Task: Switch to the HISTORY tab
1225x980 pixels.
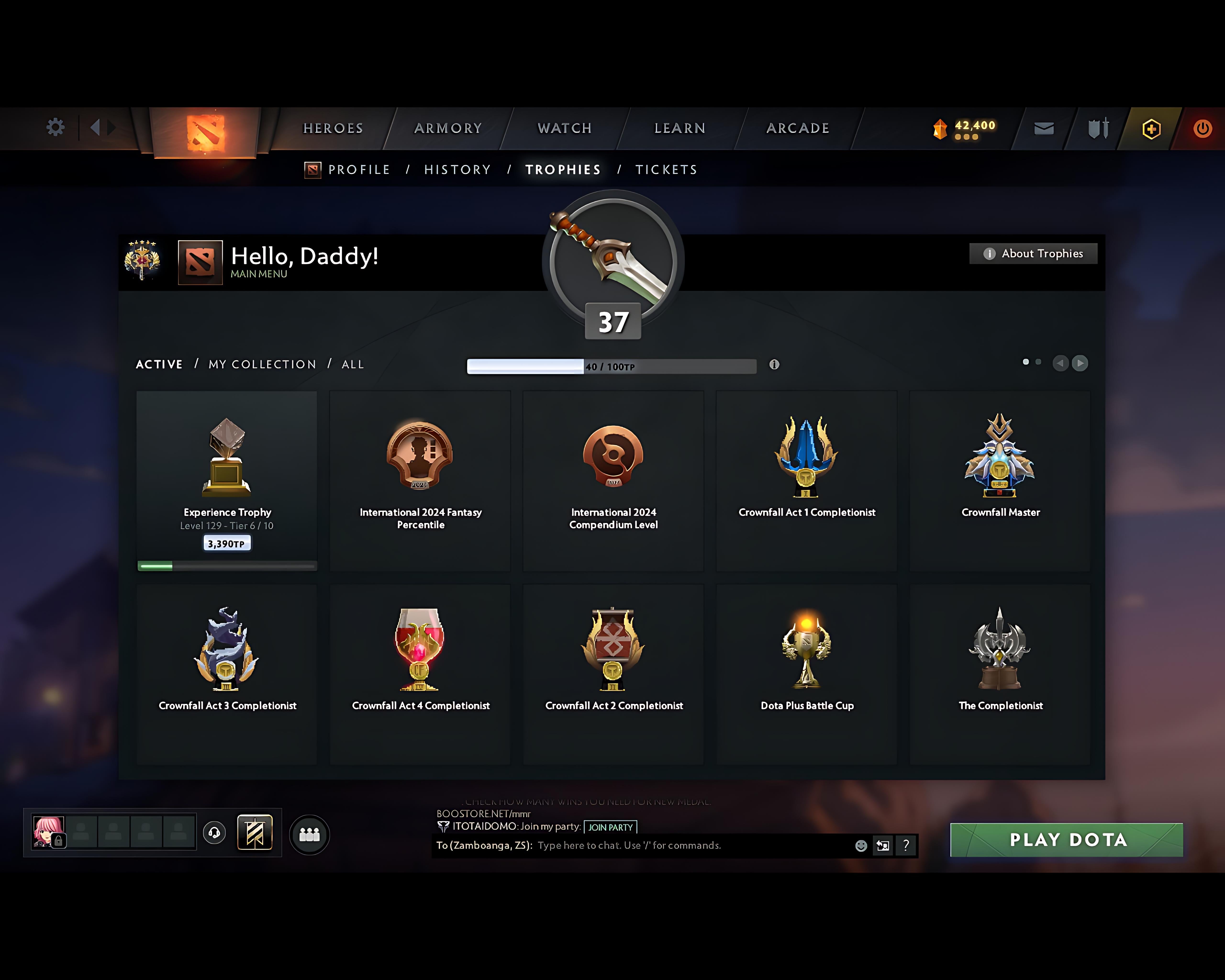Action: [x=457, y=169]
